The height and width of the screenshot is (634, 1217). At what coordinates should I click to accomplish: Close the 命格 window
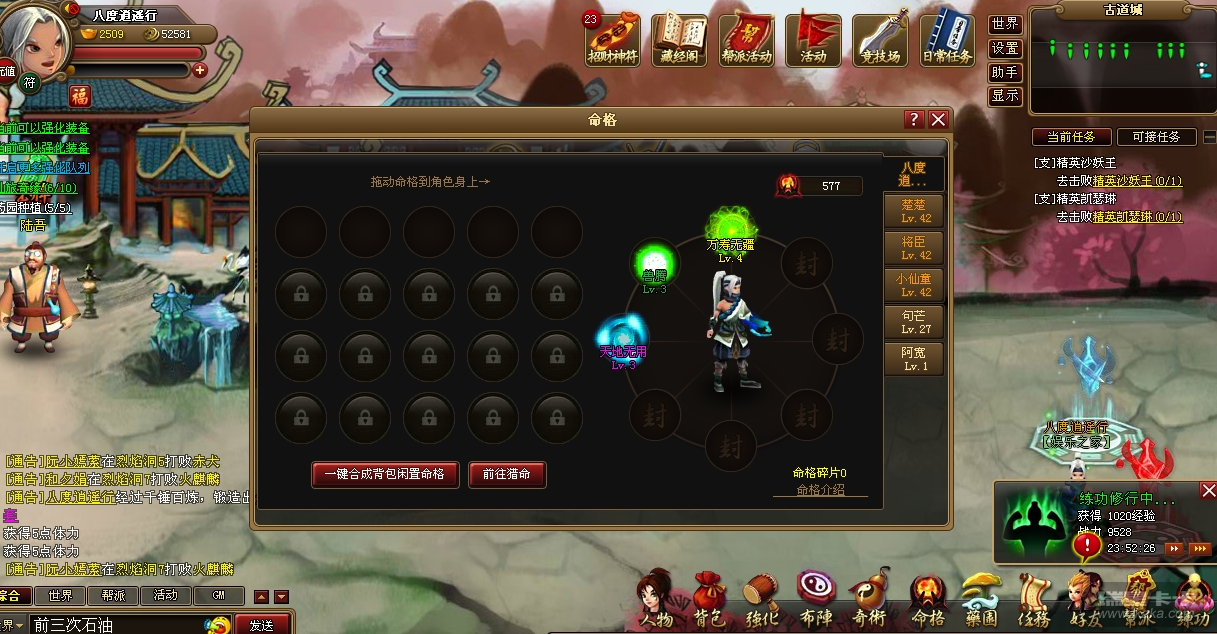938,120
